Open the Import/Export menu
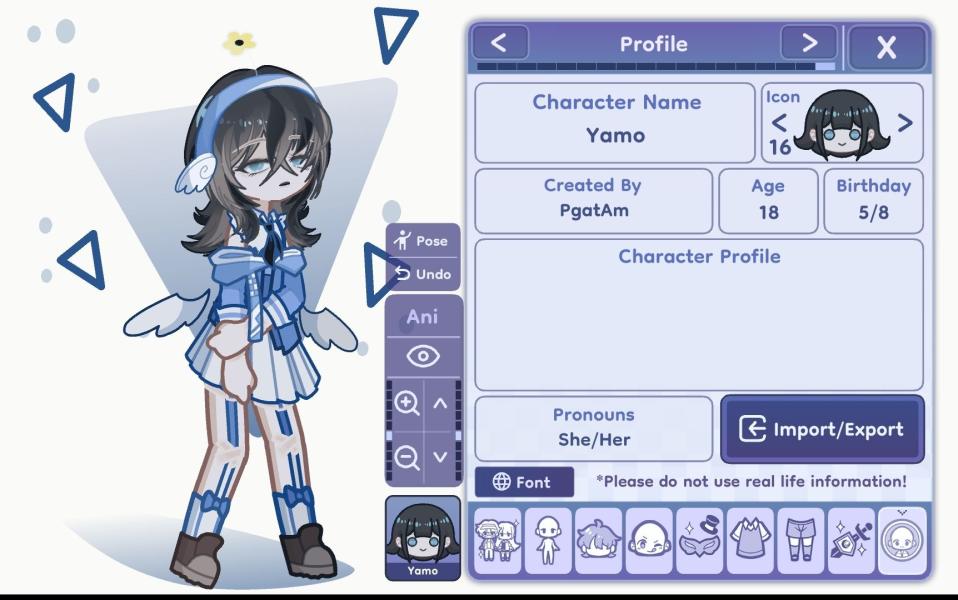Image resolution: width=958 pixels, height=600 pixels. pos(821,429)
